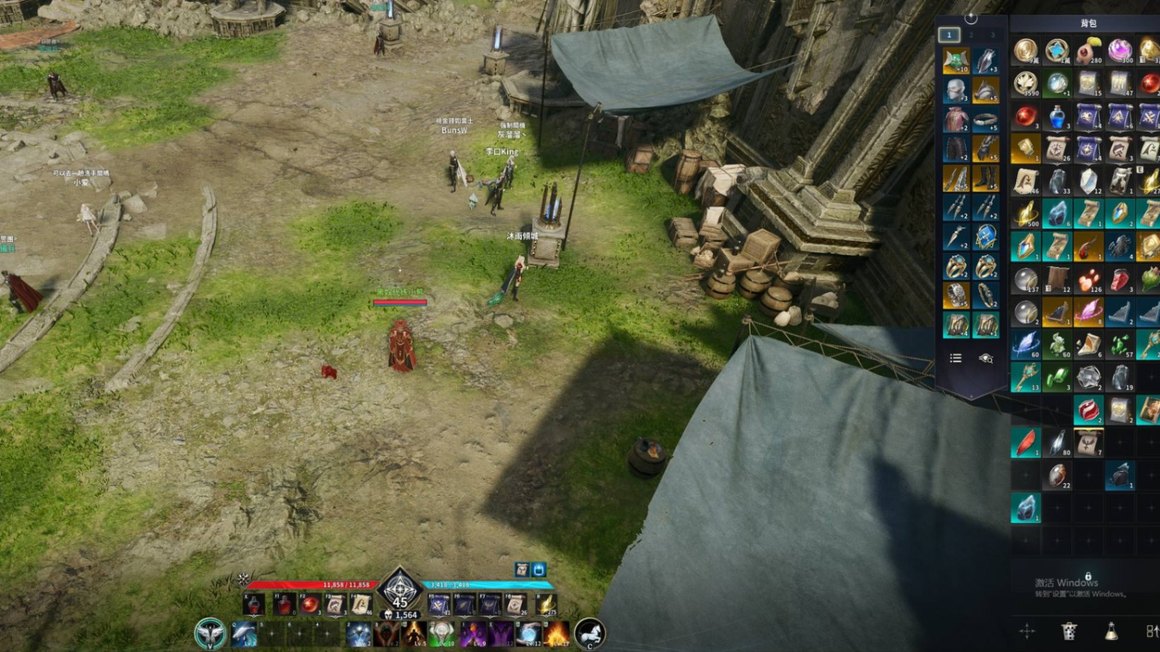Open the trash bin in backpack footer
The height and width of the screenshot is (652, 1160).
click(1069, 631)
